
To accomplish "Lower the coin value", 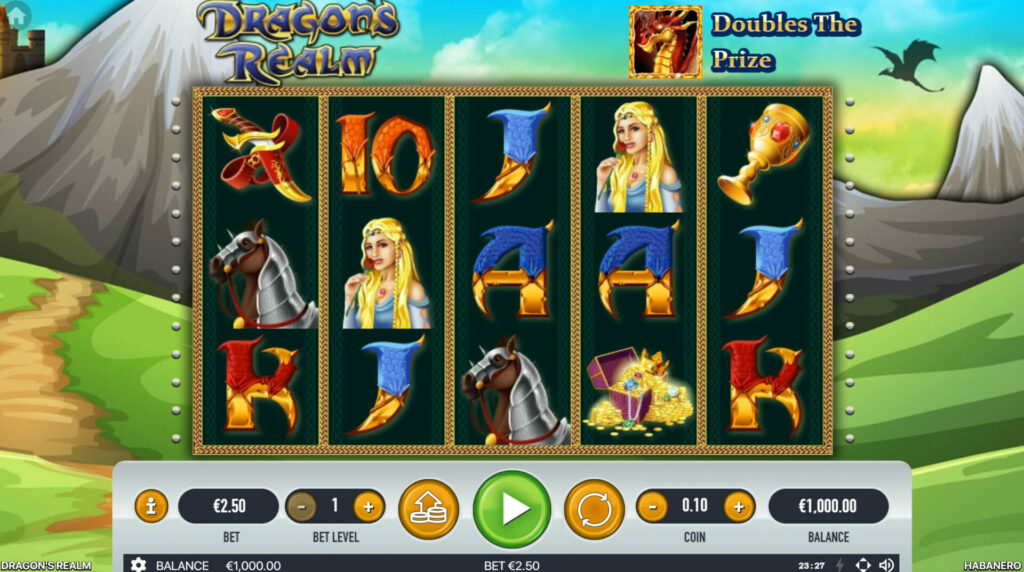I will tap(652, 507).
